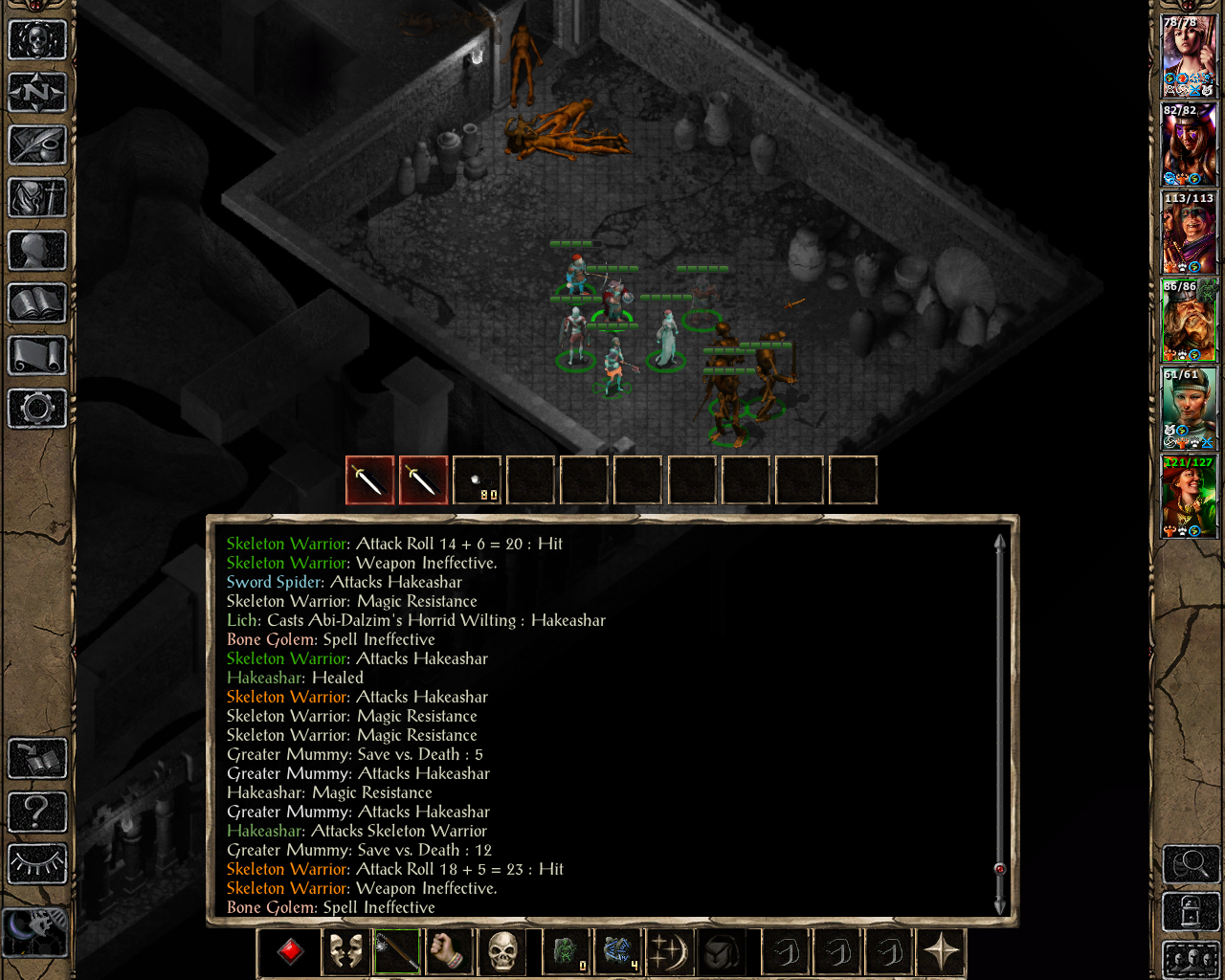This screenshot has width=1225, height=980.
Task: Click the question mark help button
Action: 37,812
